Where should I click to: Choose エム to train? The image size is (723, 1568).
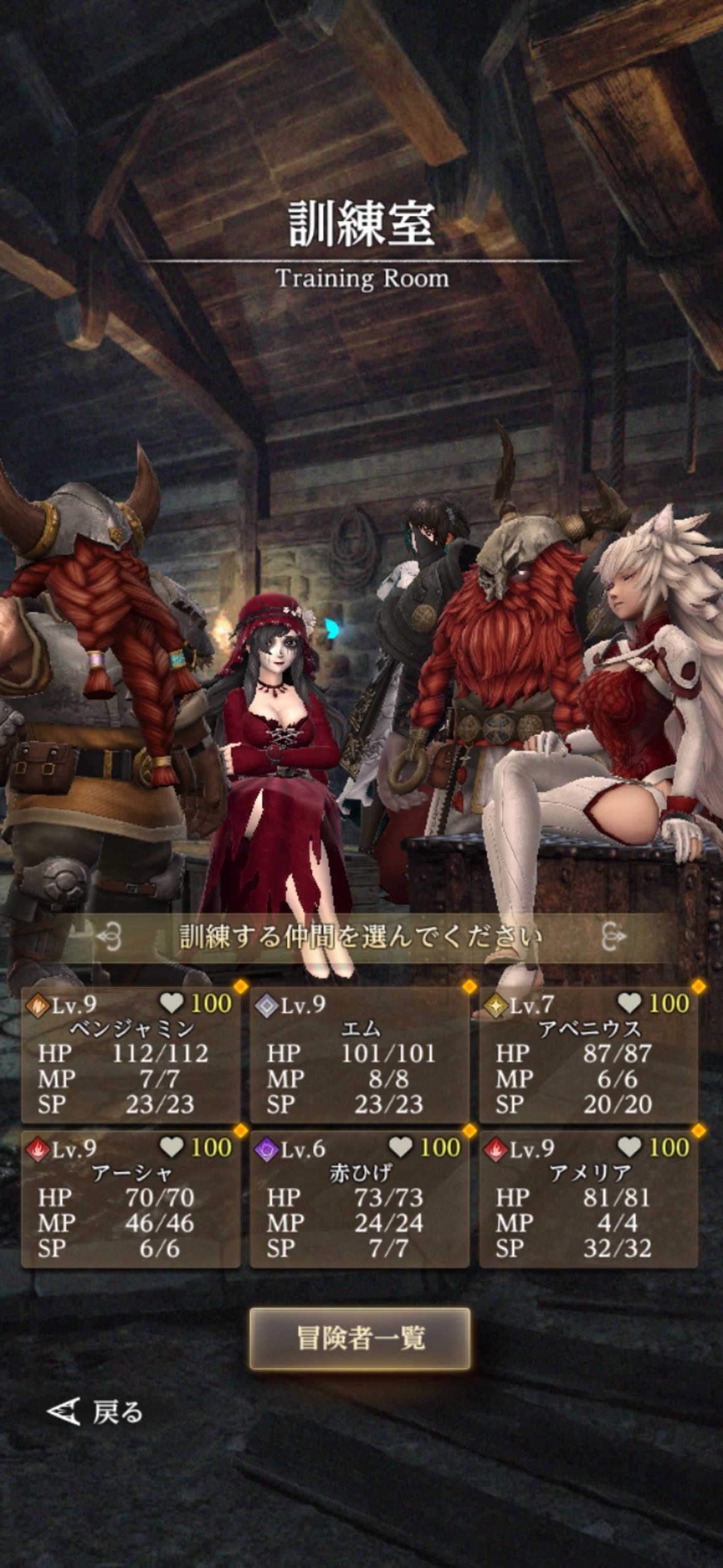(x=359, y=1055)
